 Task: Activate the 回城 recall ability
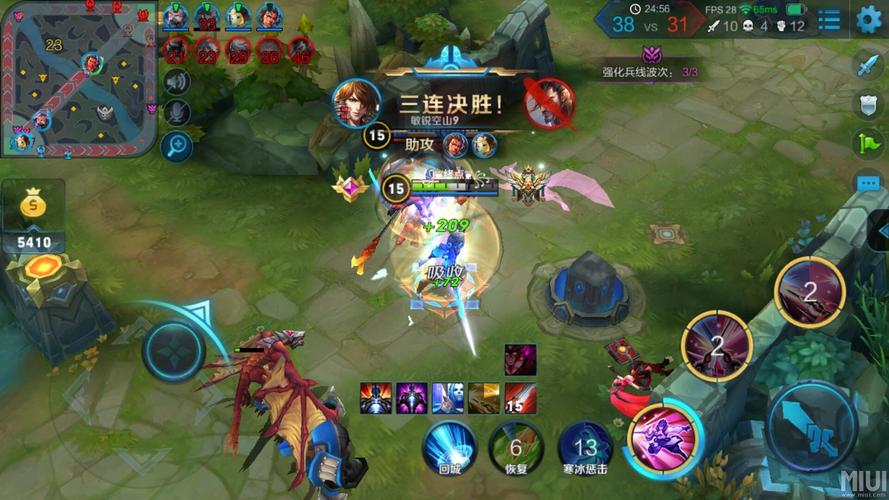pyautogui.click(x=447, y=445)
